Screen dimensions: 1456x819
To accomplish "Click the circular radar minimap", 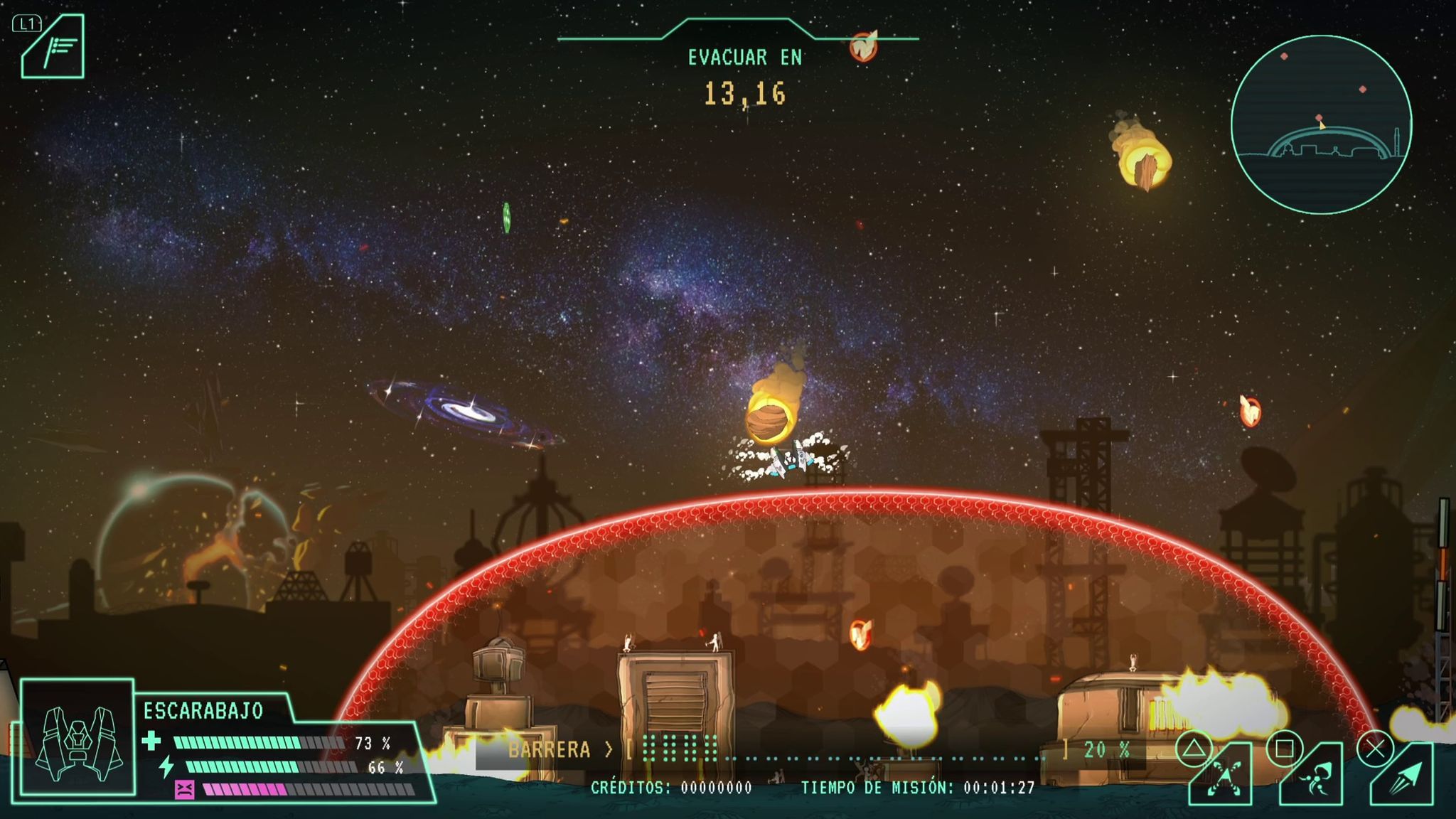I will tap(1321, 125).
